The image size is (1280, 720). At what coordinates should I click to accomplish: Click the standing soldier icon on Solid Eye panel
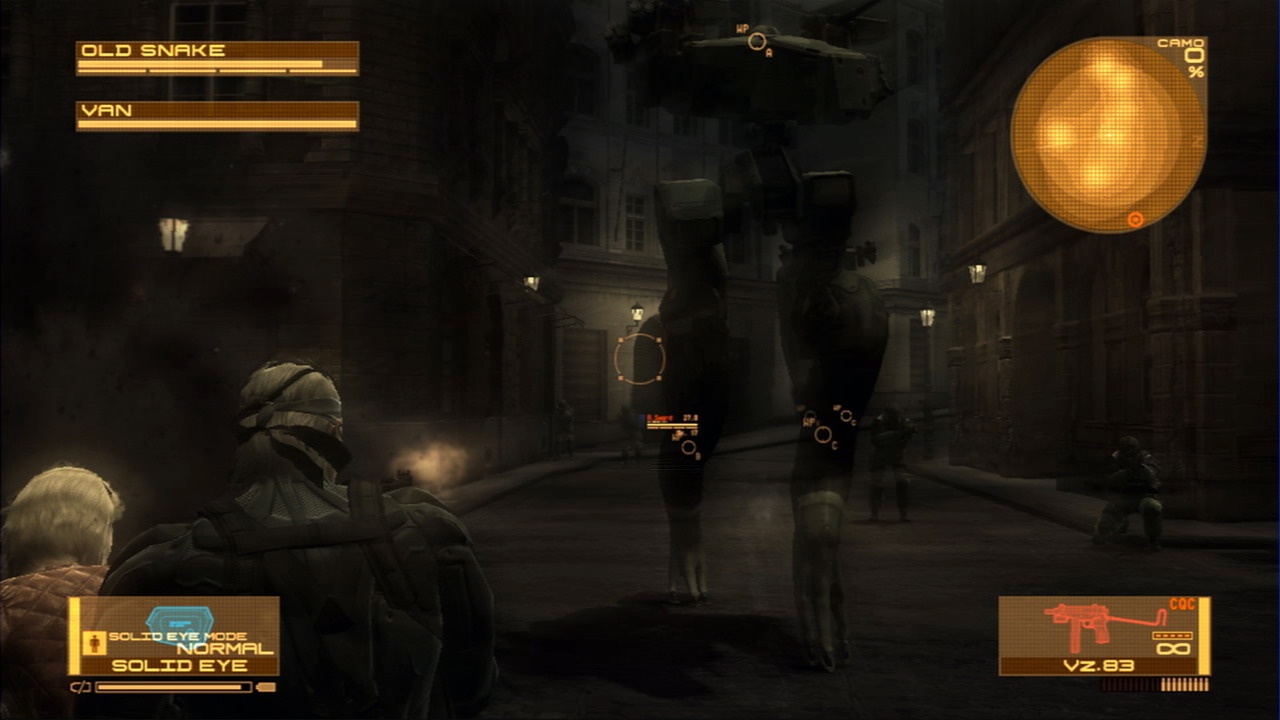click(95, 641)
